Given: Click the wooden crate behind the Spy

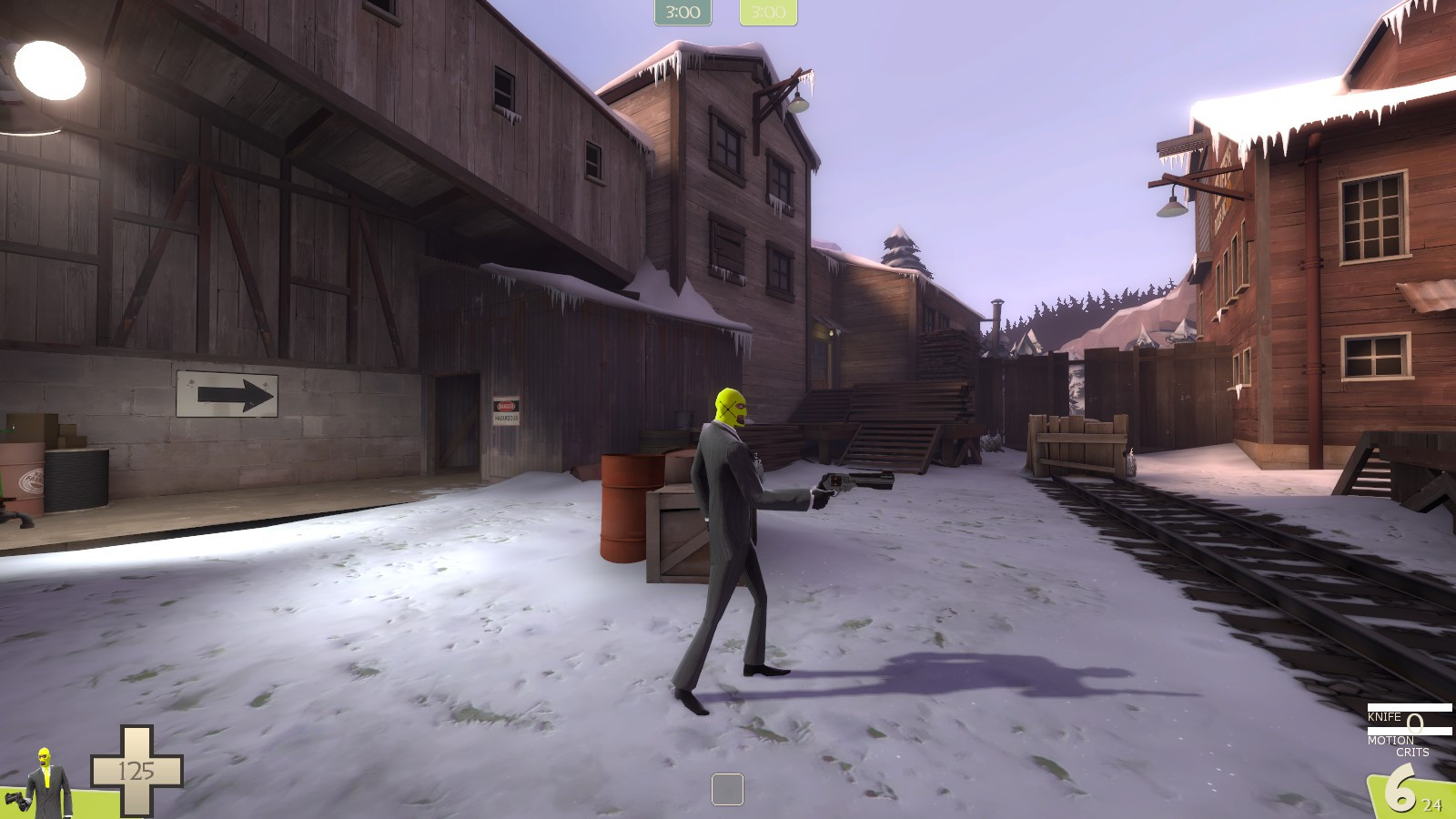Looking at the screenshot, I should [x=678, y=537].
